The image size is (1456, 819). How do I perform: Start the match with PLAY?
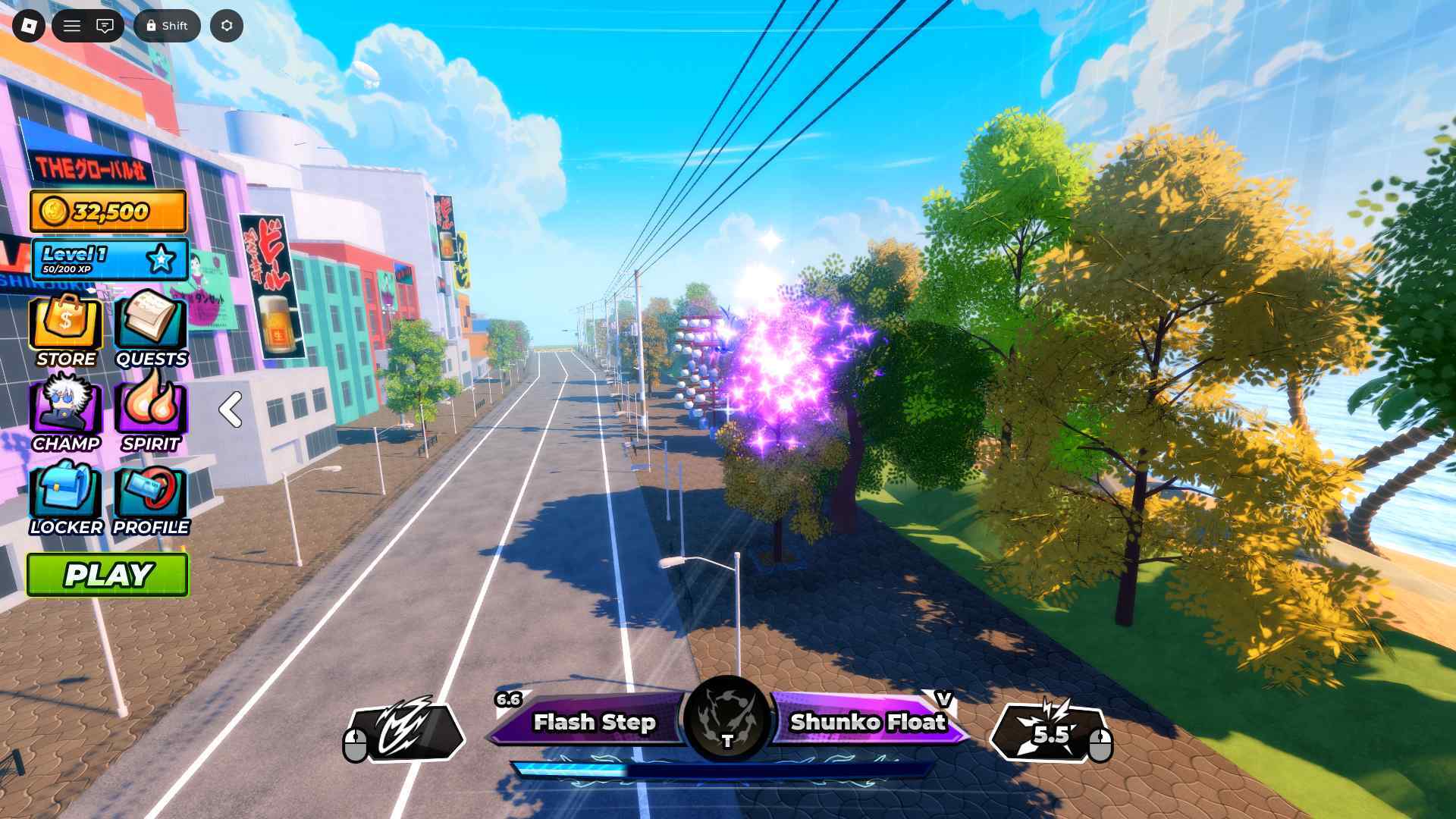pos(108,575)
